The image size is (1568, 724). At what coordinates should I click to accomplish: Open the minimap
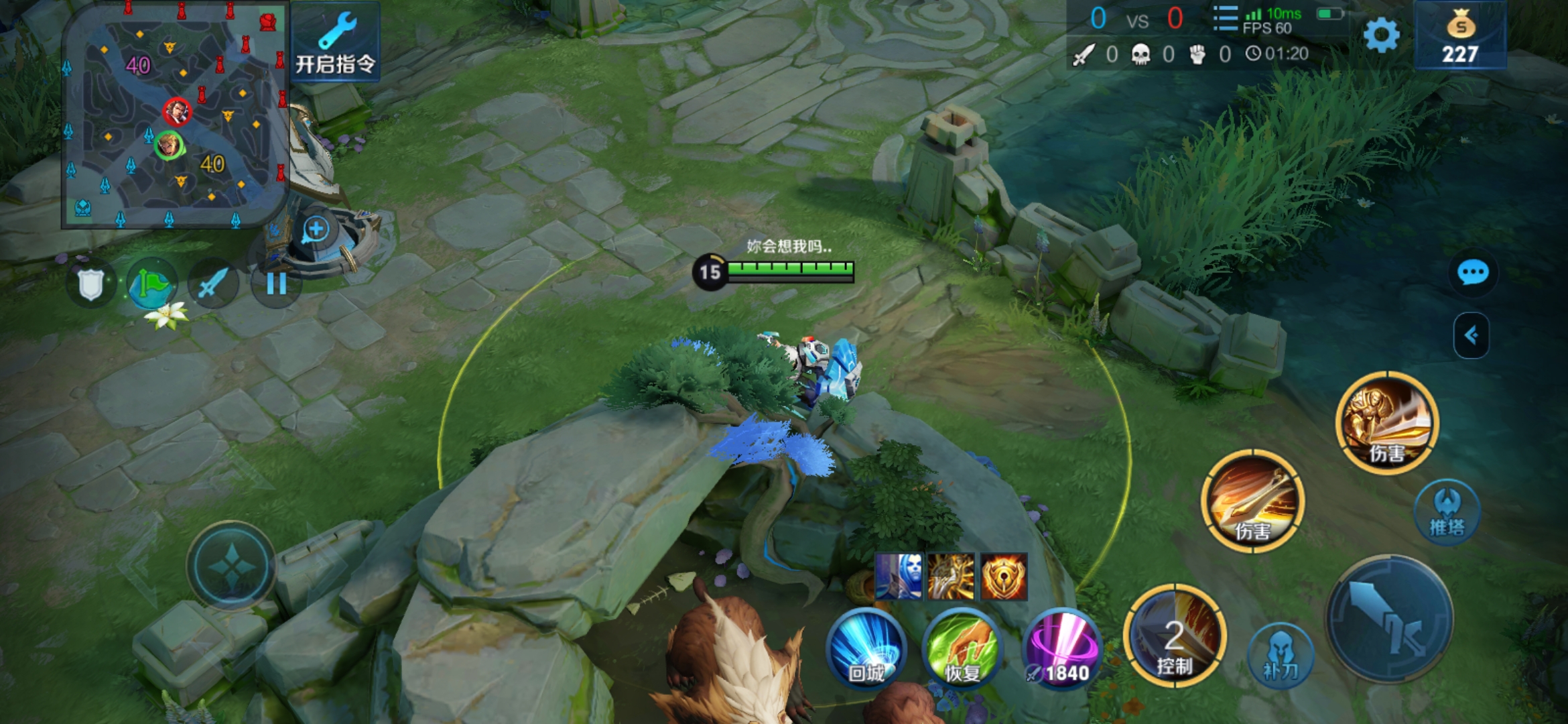[176, 114]
